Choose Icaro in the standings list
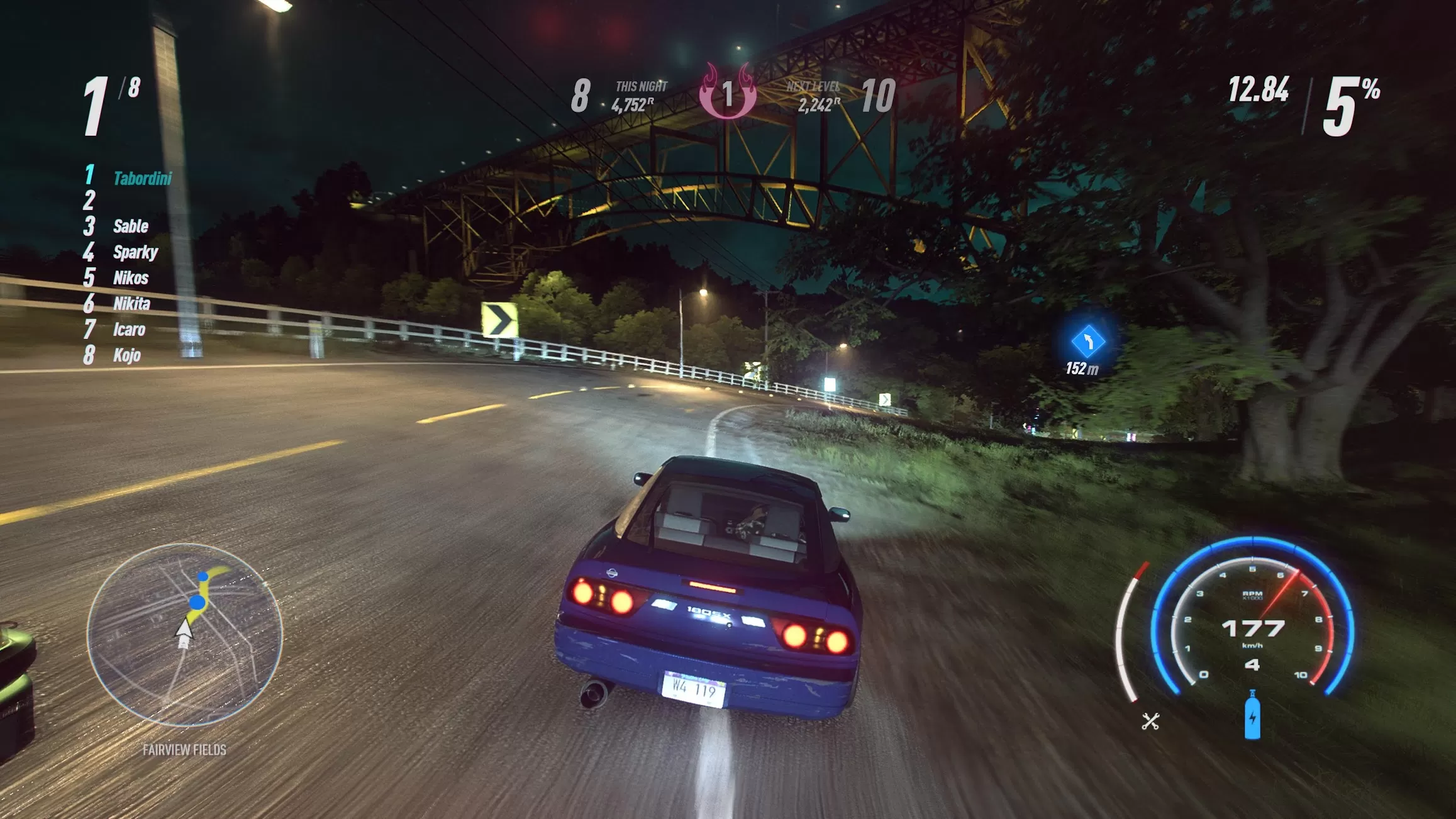Viewport: 1456px width, 819px height. (129, 330)
